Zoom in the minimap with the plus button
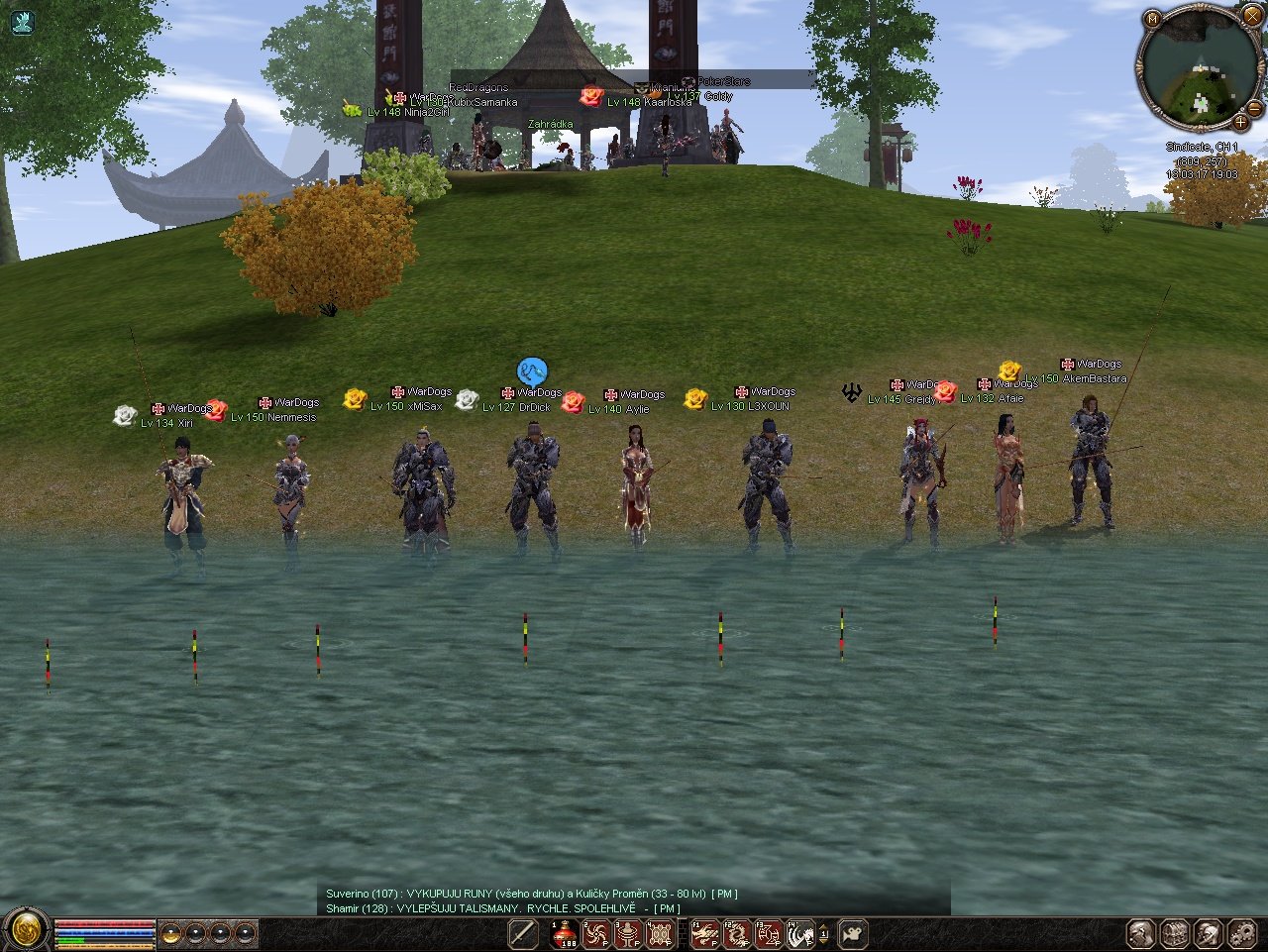Image resolution: width=1268 pixels, height=952 pixels. coord(1240,123)
